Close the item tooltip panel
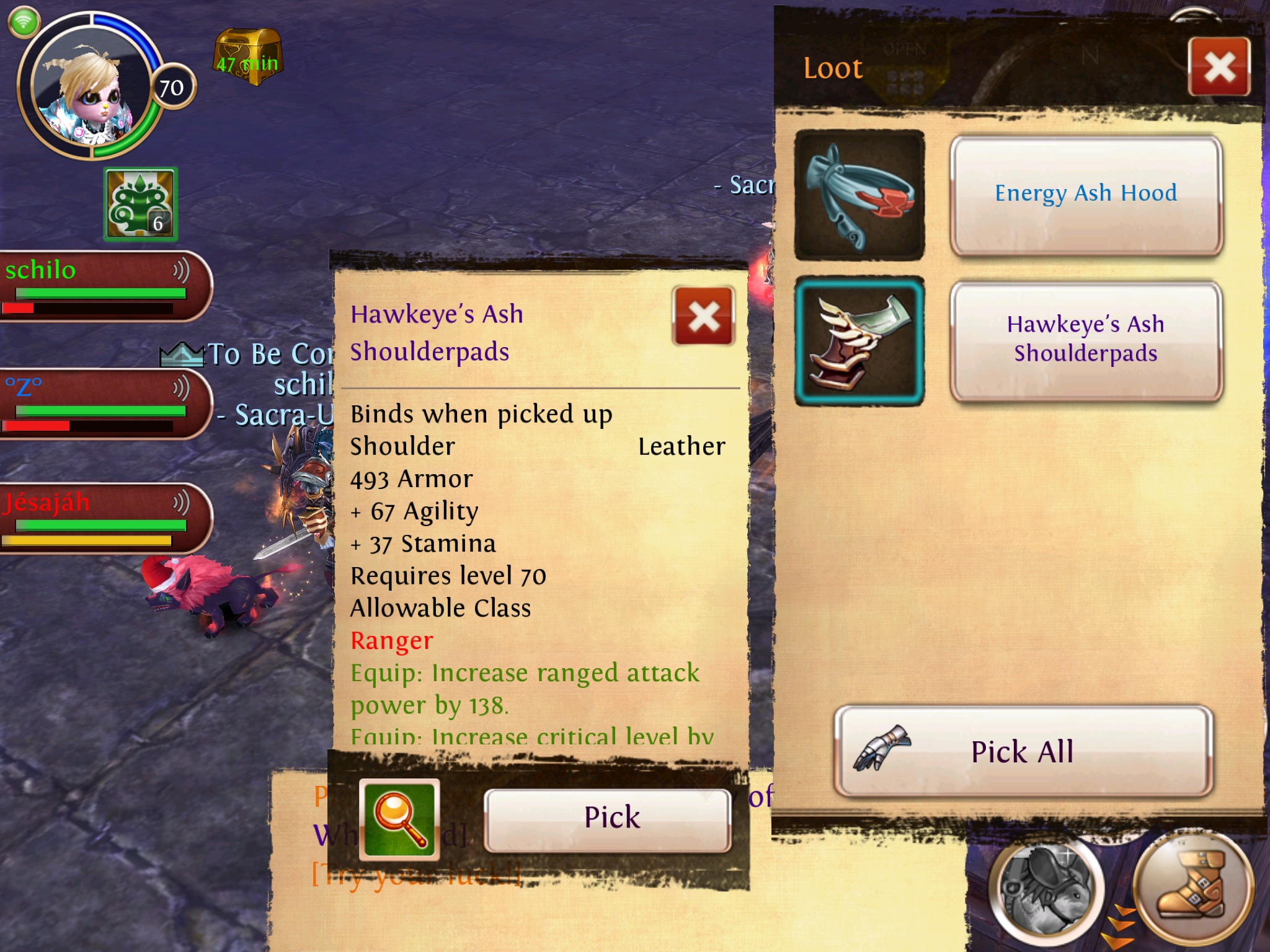The height and width of the screenshot is (952, 1270). click(x=703, y=316)
